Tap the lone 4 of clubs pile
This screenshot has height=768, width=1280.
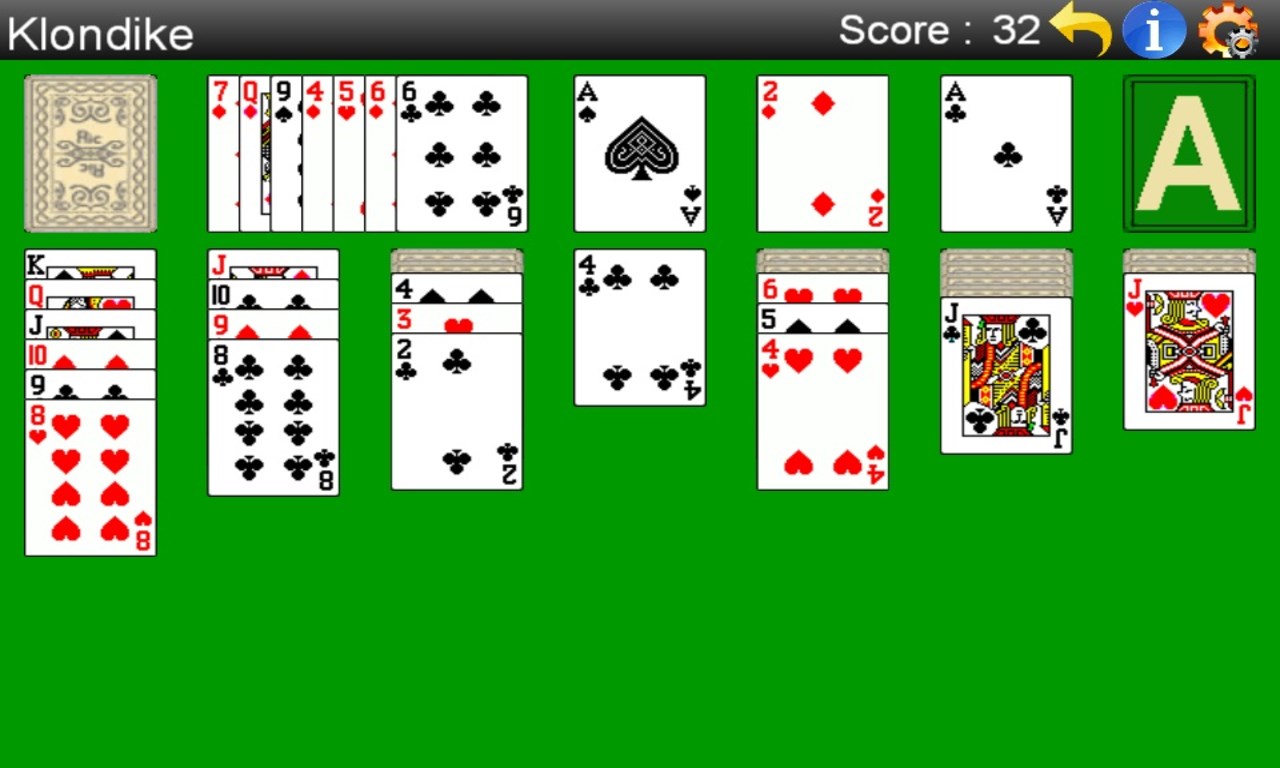(x=638, y=327)
